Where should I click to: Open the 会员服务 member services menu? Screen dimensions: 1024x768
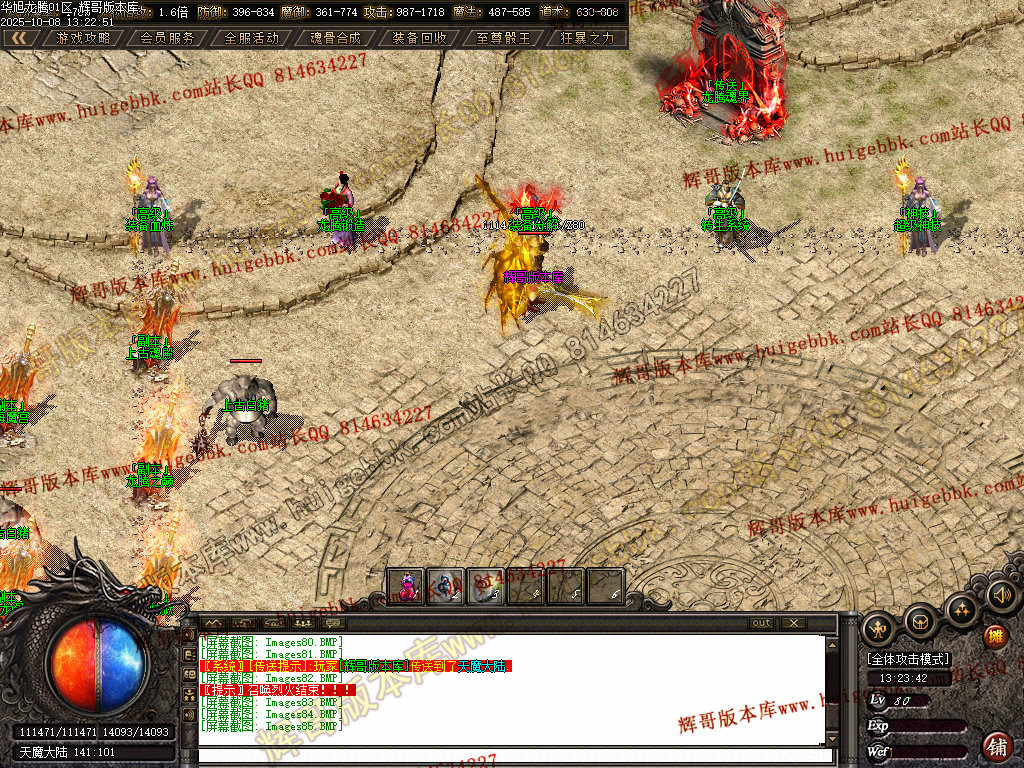tap(167, 38)
